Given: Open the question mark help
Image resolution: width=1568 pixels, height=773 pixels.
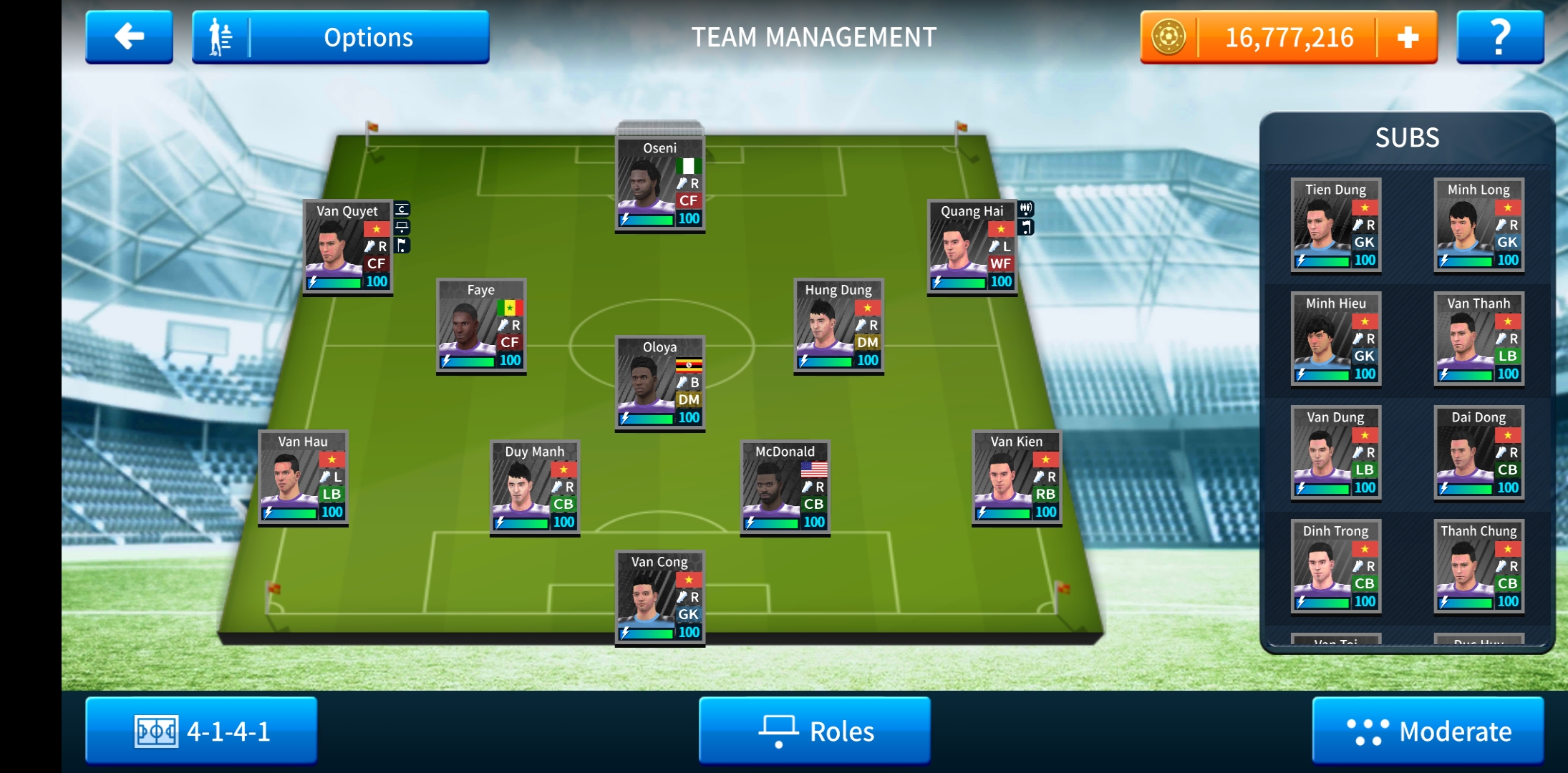Looking at the screenshot, I should [x=1499, y=37].
